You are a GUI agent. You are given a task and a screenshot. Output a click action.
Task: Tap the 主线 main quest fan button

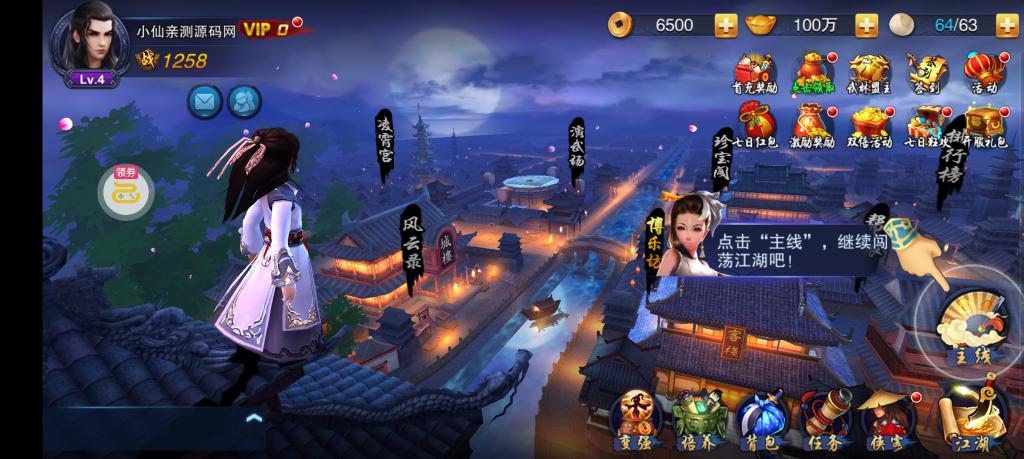(968, 318)
